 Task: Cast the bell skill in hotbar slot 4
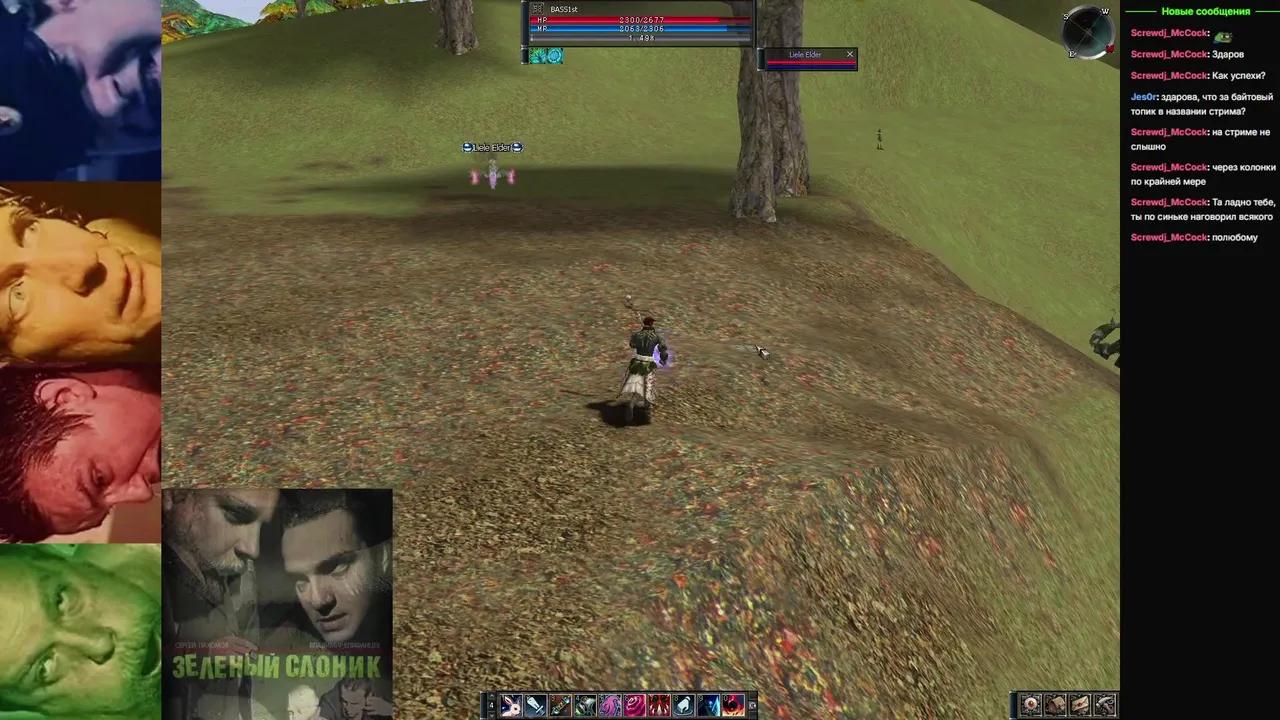pyautogui.click(x=583, y=706)
